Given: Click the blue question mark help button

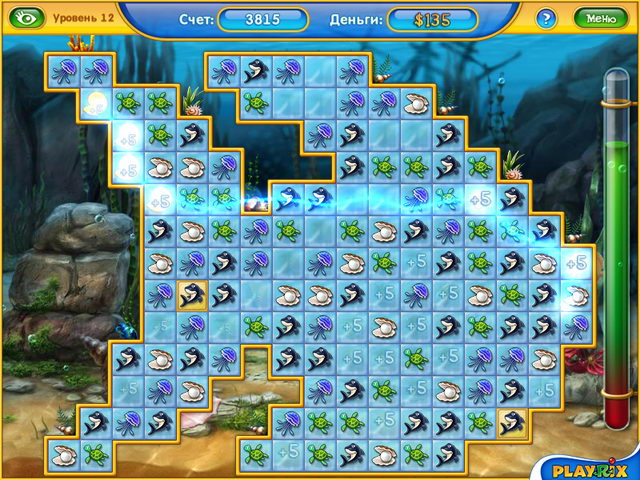Looking at the screenshot, I should coord(546,18).
